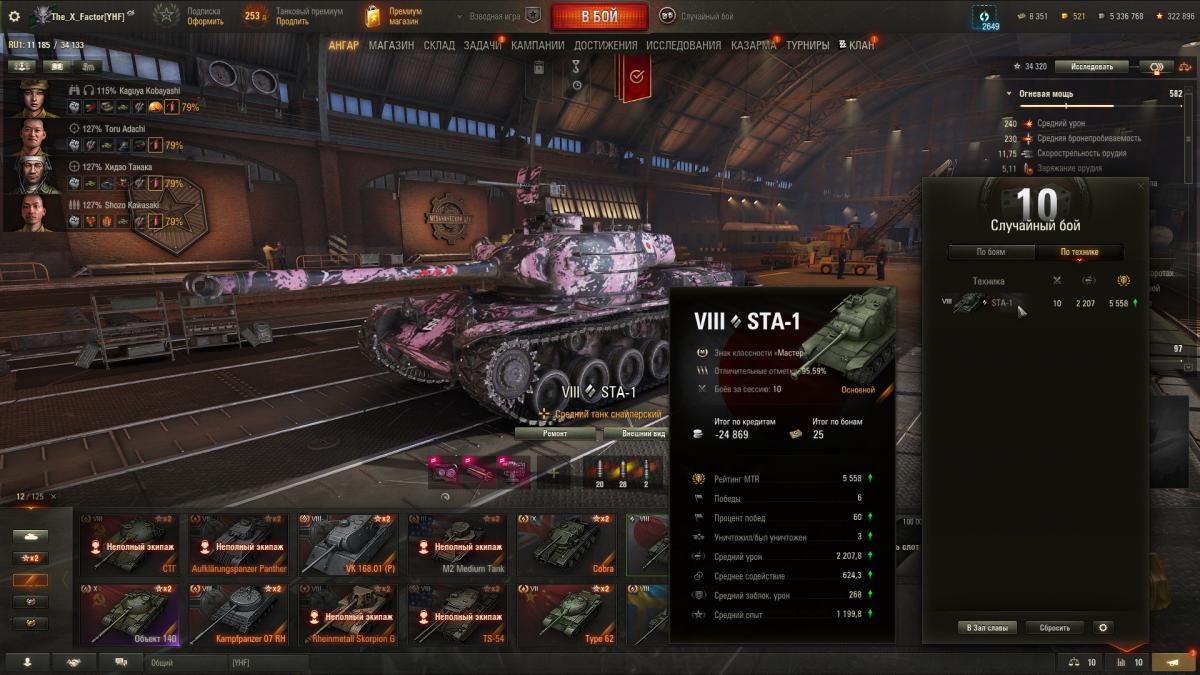1200x675 pixels.
Task: Reset session stats with Сбросить
Action: pos(1054,628)
